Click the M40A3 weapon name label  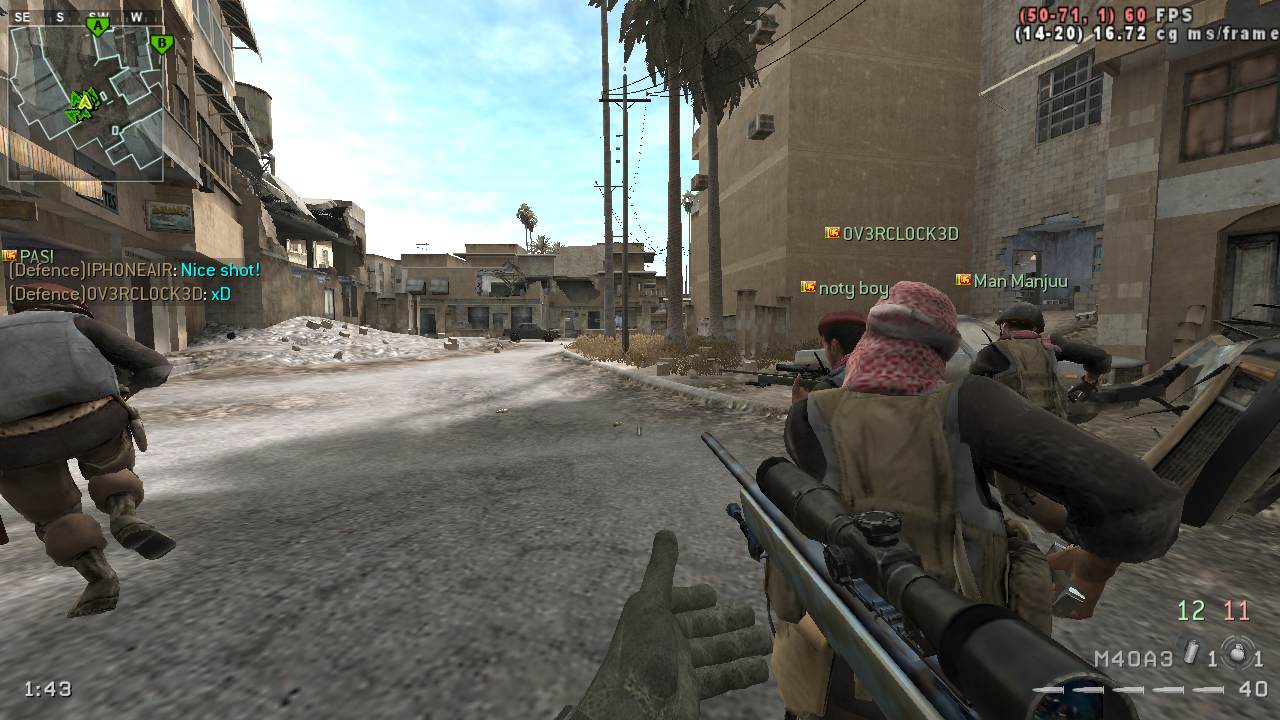pyautogui.click(x=1133, y=659)
